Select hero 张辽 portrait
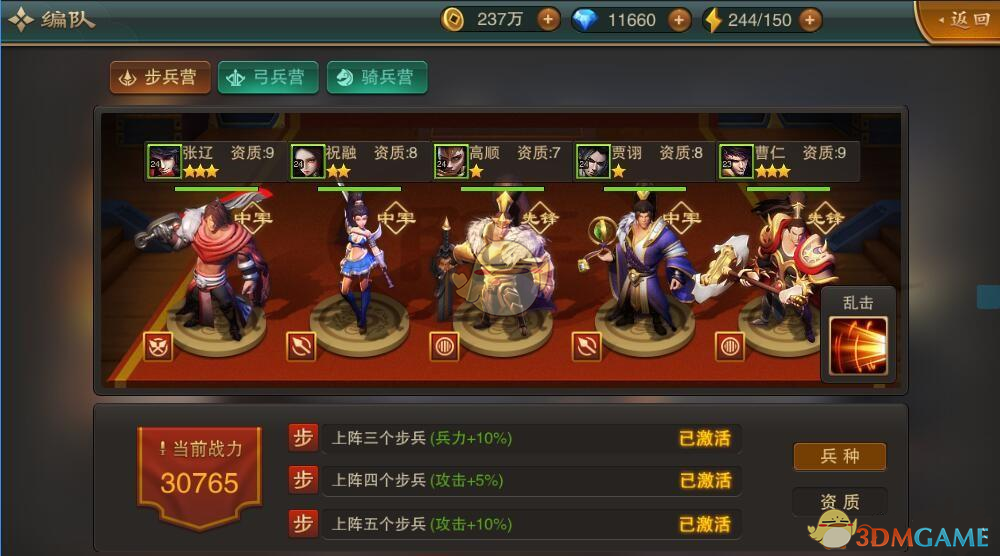This screenshot has height=556, width=1000. click(x=163, y=161)
